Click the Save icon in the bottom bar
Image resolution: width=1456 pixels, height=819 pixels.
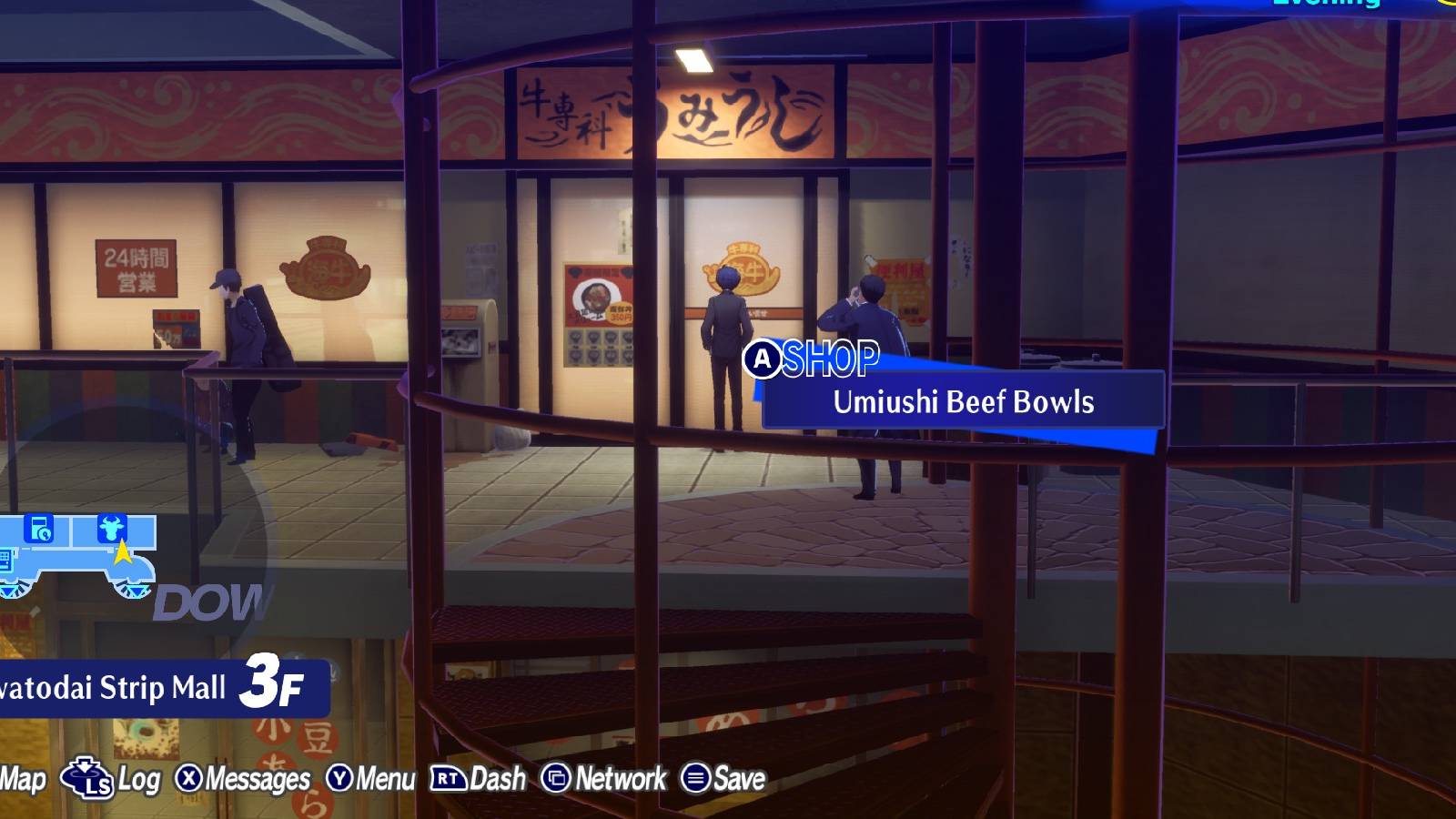(698, 778)
